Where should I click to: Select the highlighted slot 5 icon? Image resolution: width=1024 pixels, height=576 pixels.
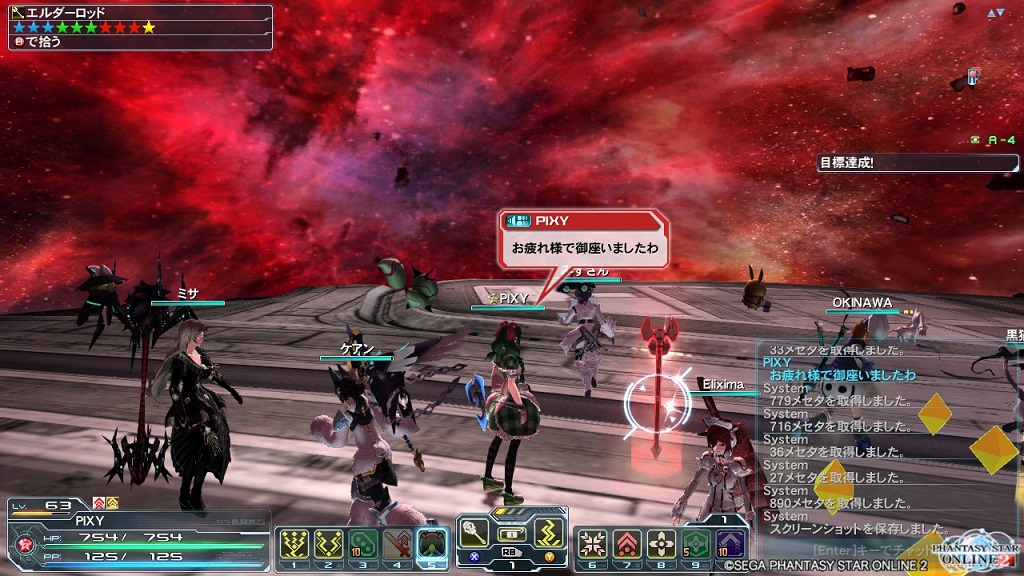(432, 544)
